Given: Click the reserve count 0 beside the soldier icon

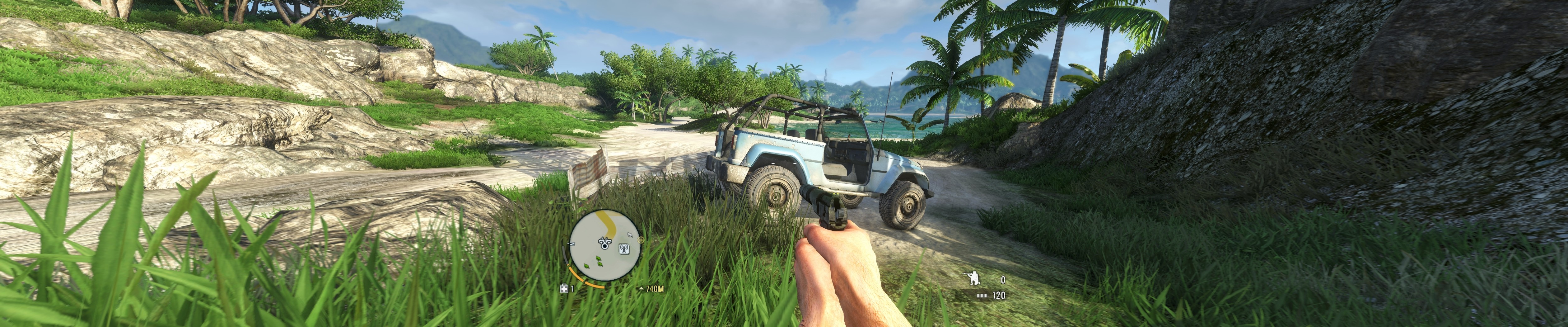Looking at the screenshot, I should pos(1003,280).
